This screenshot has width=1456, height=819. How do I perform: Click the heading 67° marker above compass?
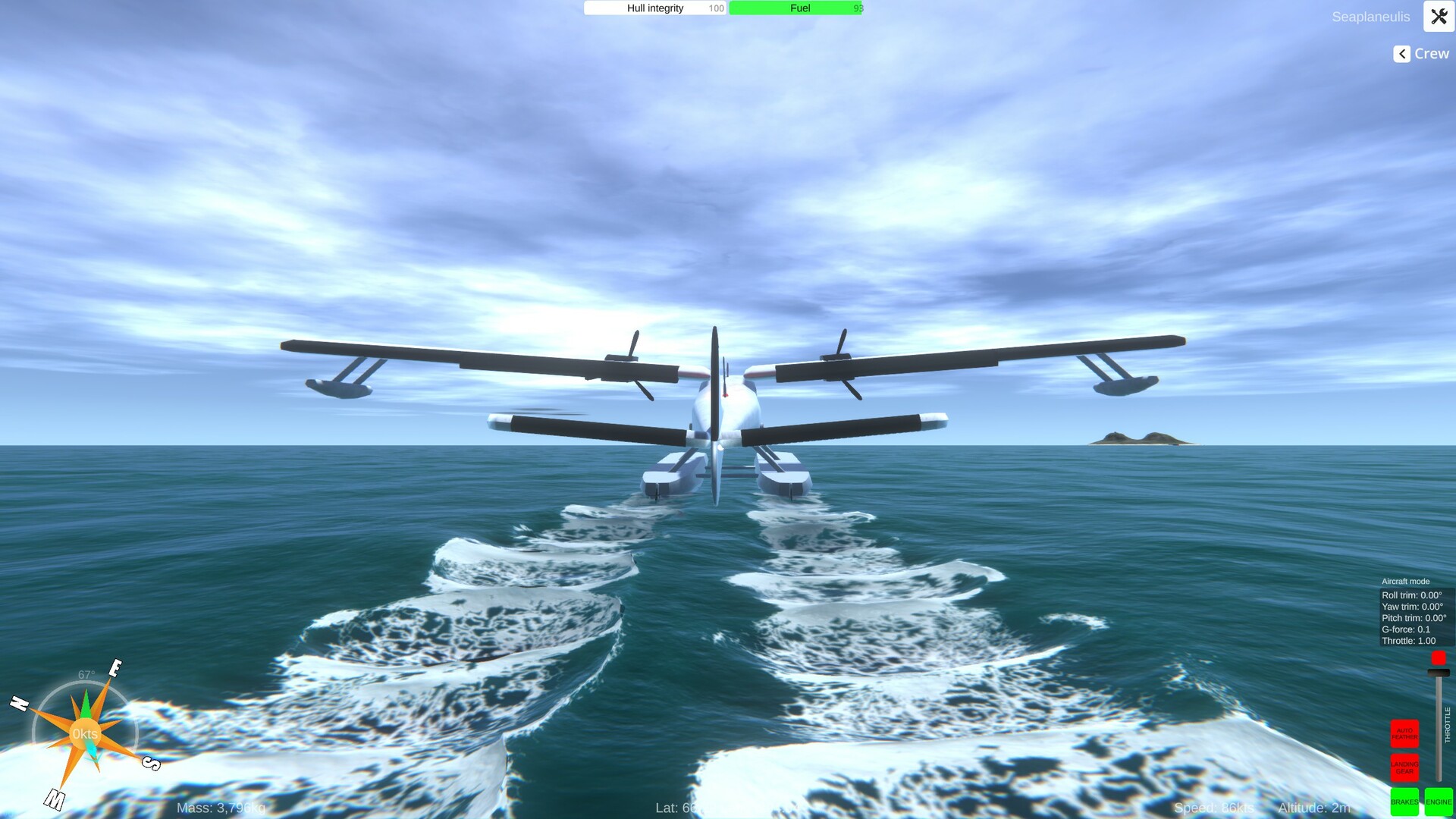85,674
